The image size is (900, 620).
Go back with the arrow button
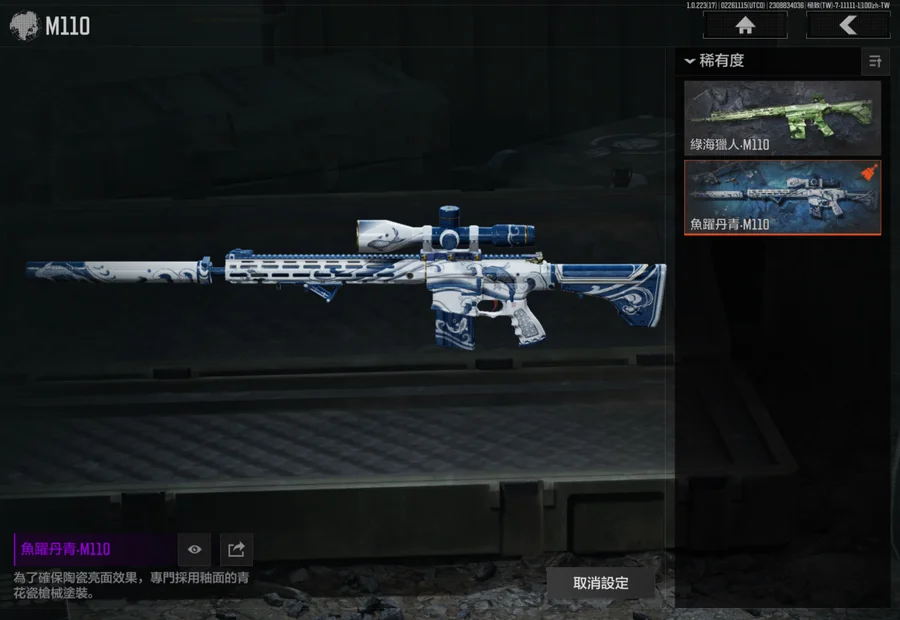[x=847, y=26]
